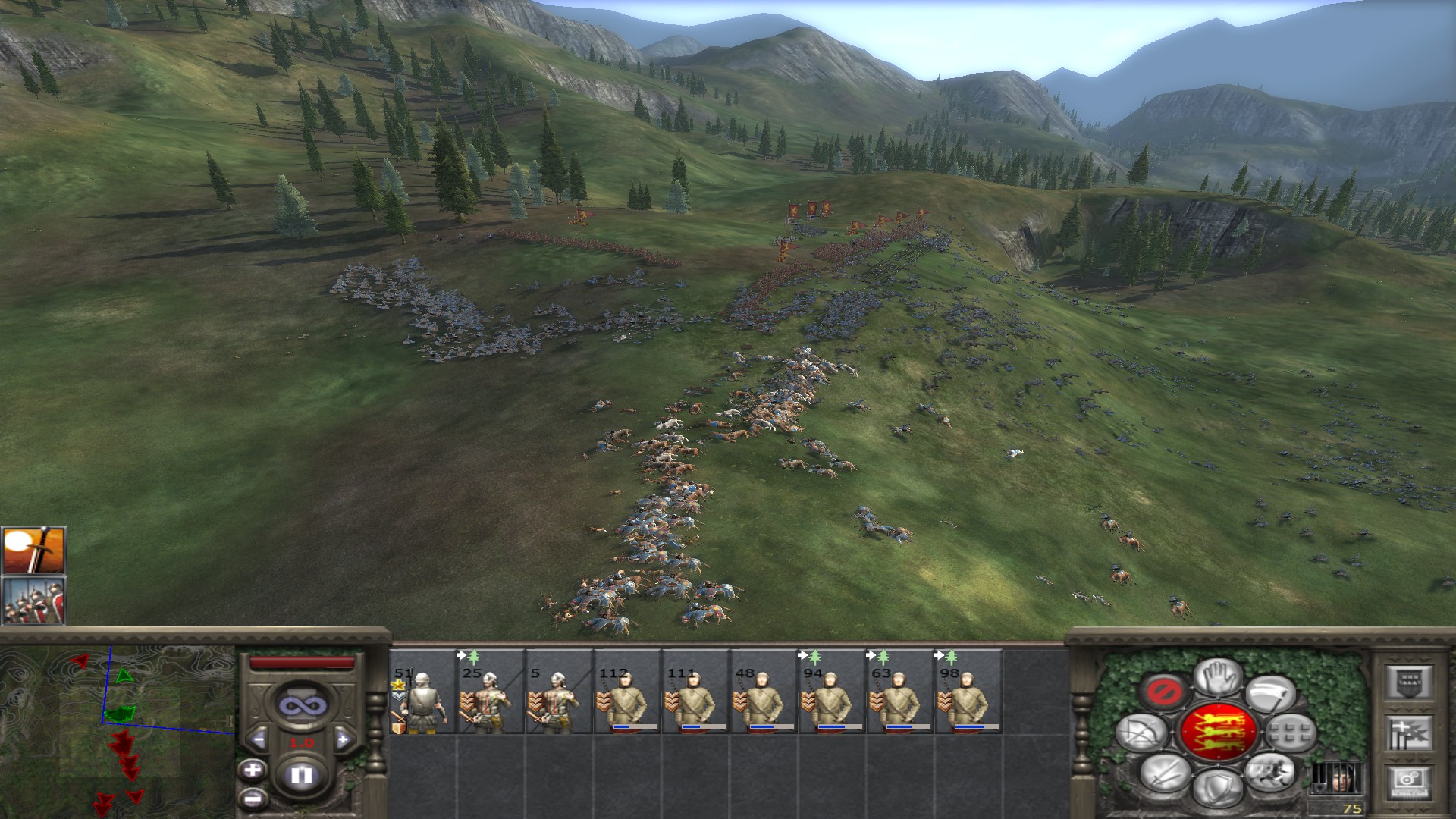This screenshot has height=819, width=1456.
Task: Select the general's unit card with 51 men
Action: 422,691
